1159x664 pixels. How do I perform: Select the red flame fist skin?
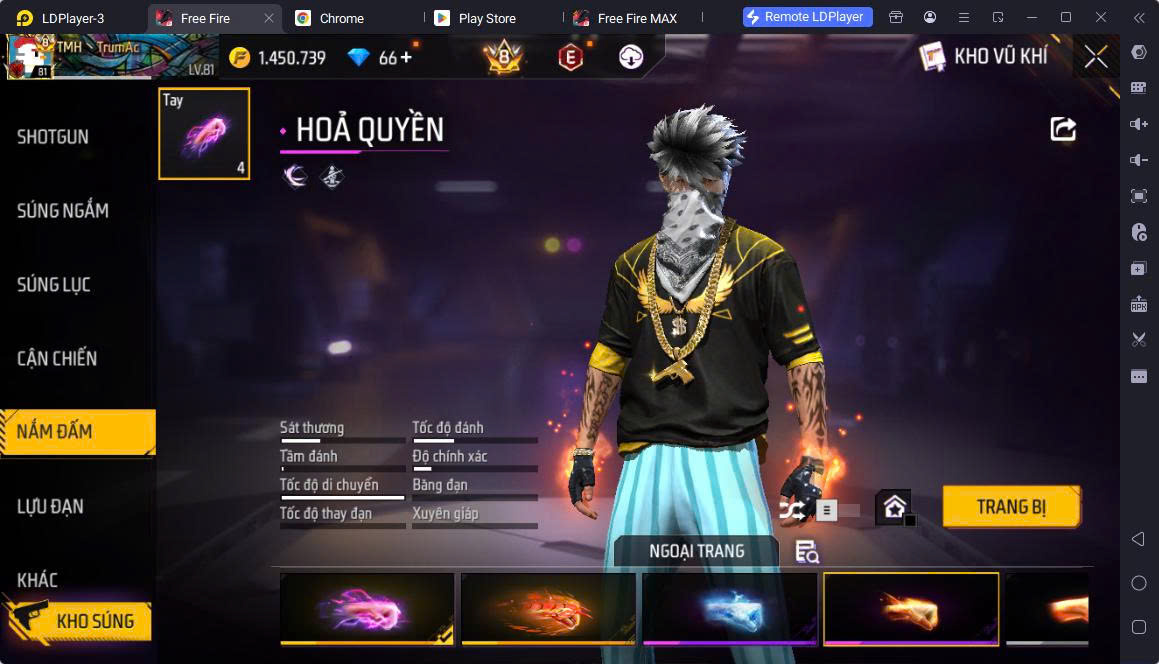pos(548,608)
